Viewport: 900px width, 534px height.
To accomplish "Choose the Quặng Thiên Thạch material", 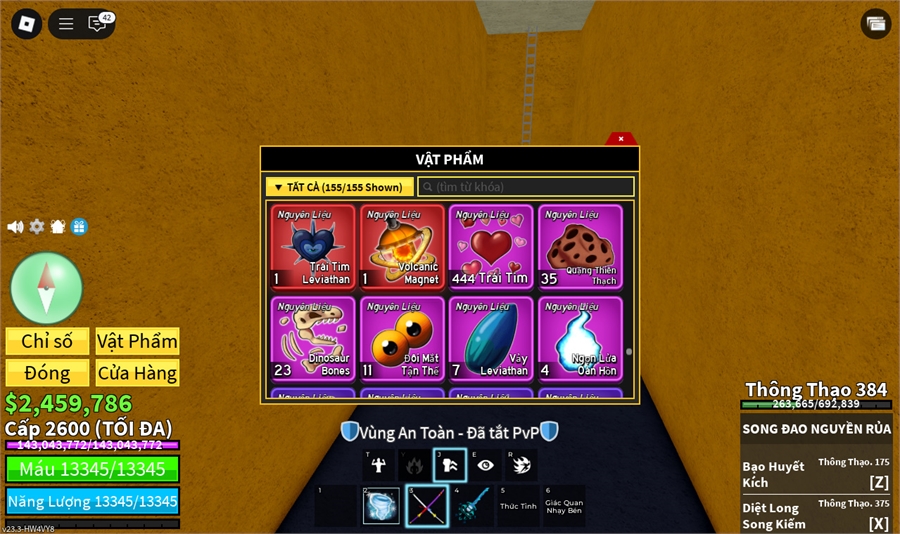I will pyautogui.click(x=580, y=247).
